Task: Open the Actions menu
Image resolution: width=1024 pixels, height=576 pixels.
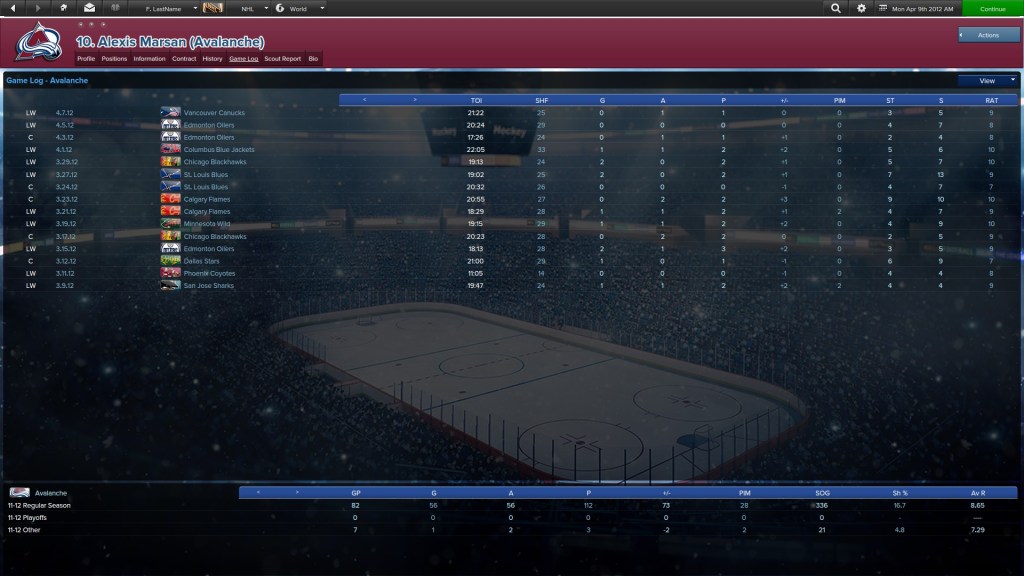Action: pyautogui.click(x=988, y=35)
